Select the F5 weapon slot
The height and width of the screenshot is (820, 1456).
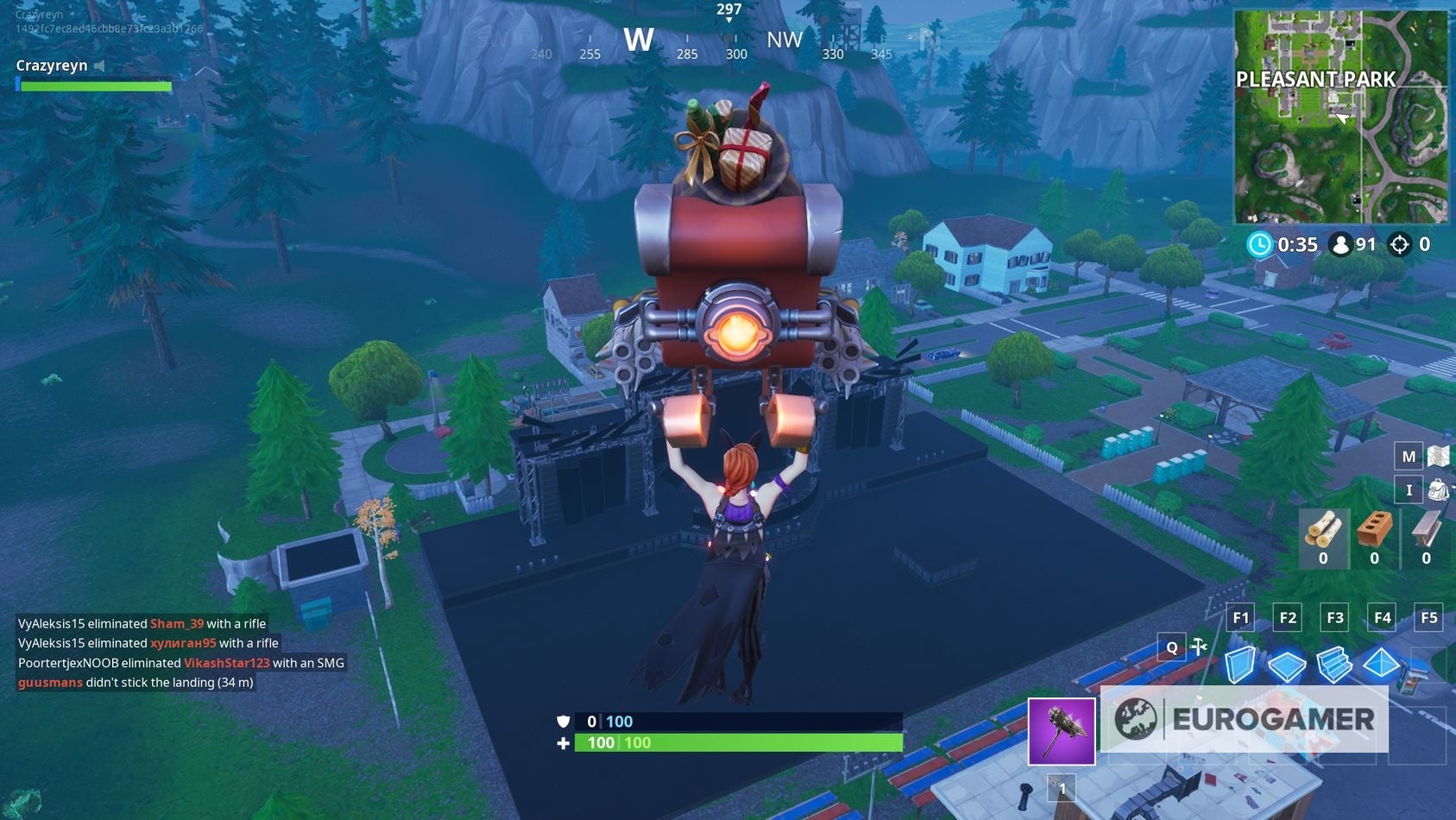click(x=1428, y=617)
